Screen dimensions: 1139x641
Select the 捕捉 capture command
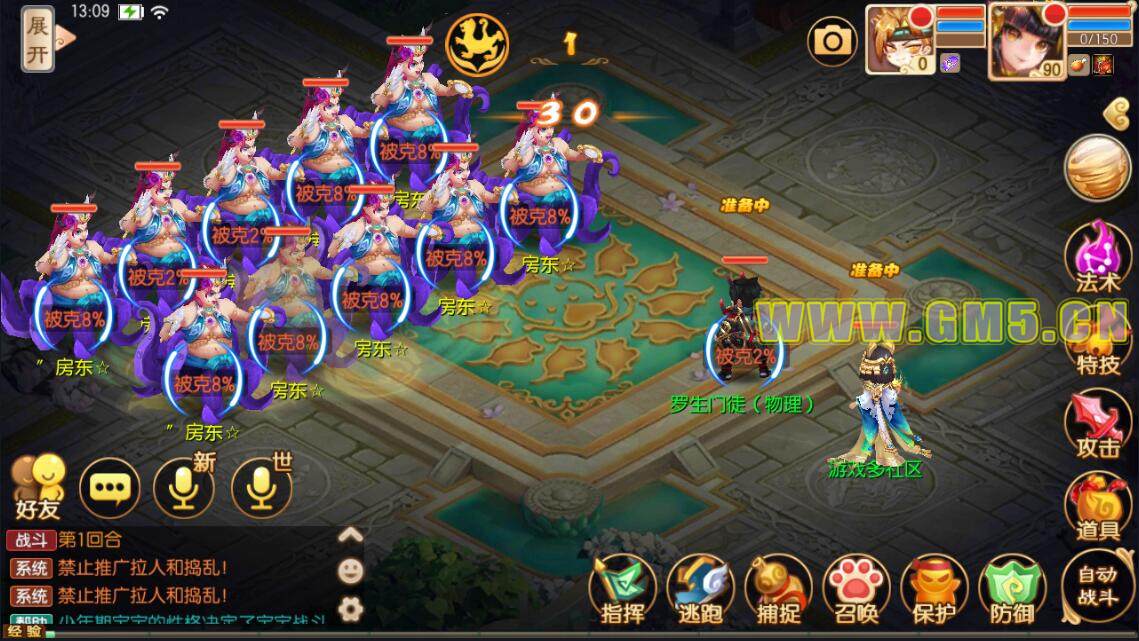[x=778, y=590]
